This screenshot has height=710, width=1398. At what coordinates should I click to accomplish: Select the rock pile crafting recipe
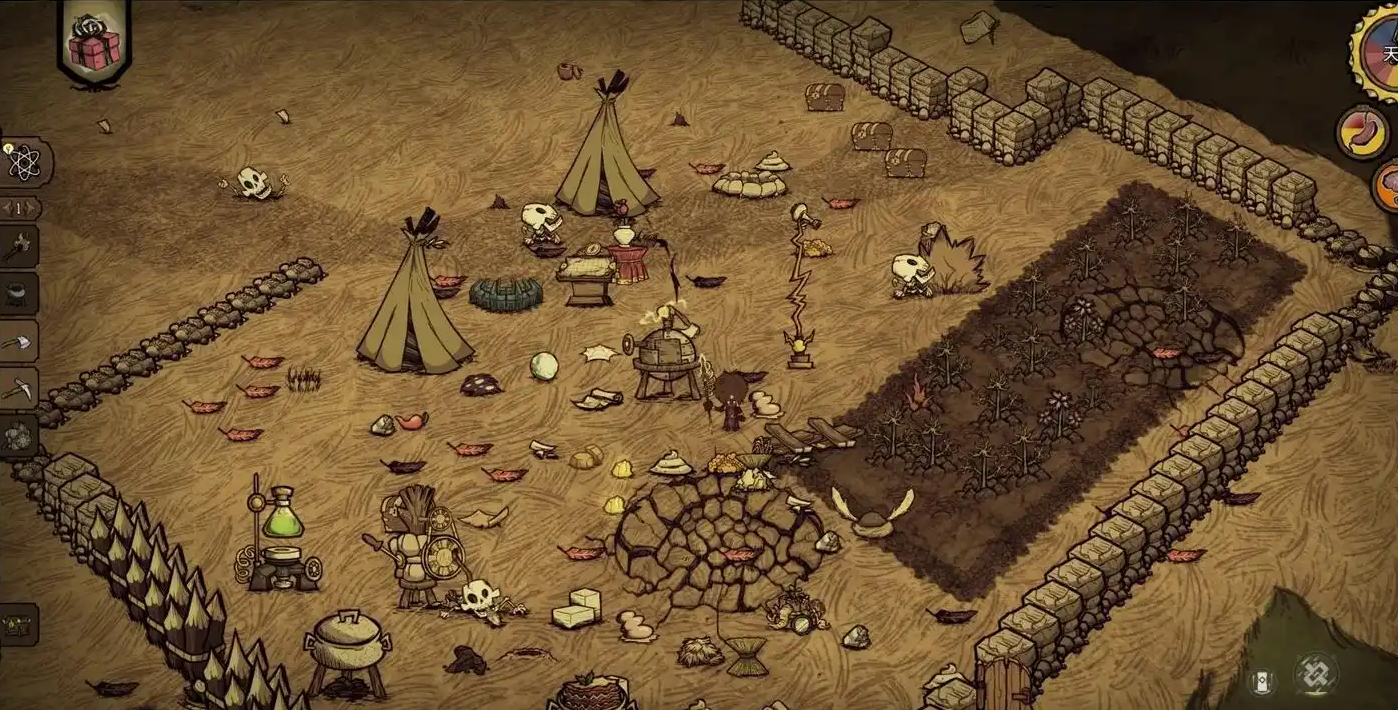tap(20, 435)
